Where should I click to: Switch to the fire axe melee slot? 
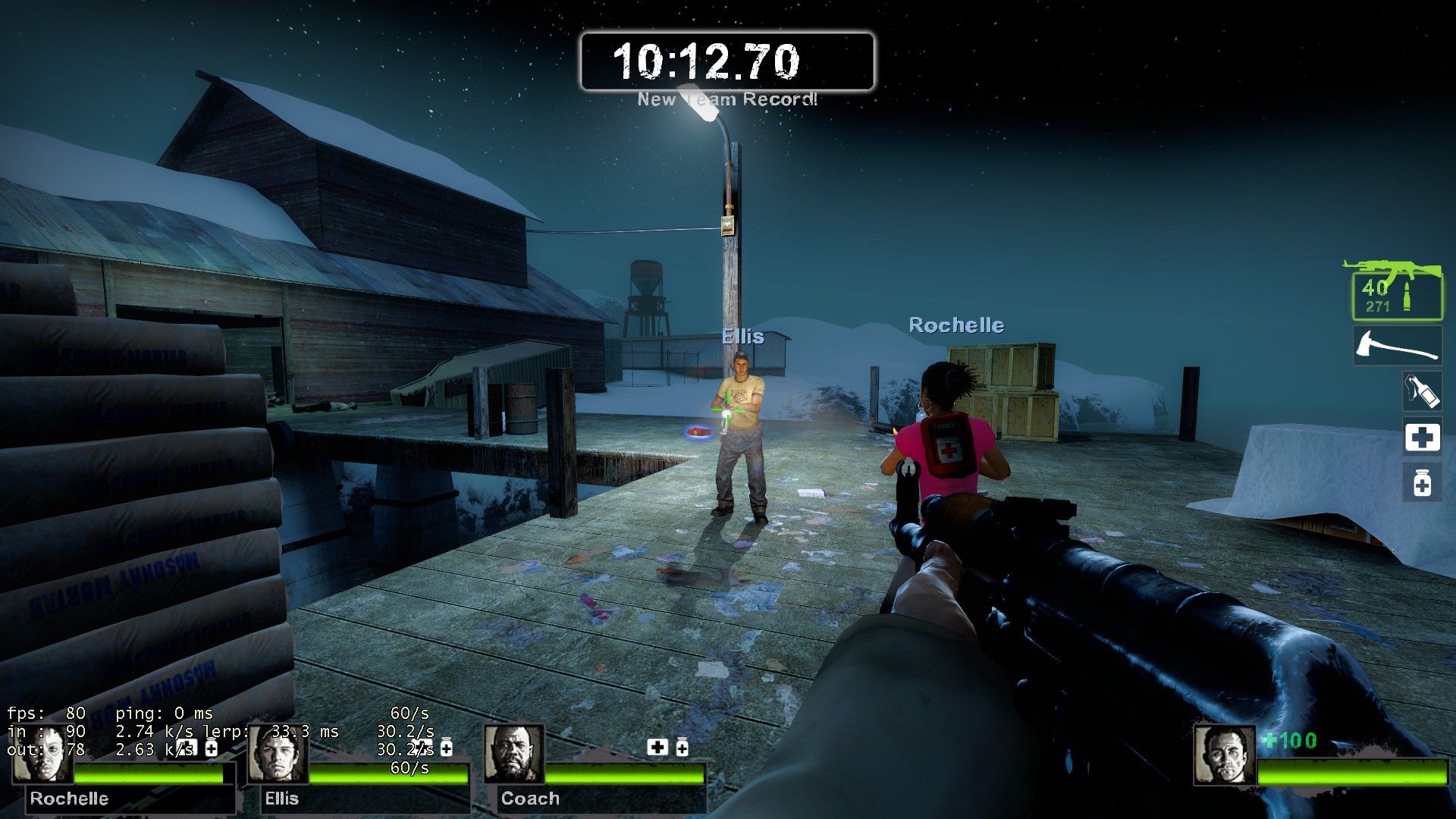pyautogui.click(x=1397, y=347)
